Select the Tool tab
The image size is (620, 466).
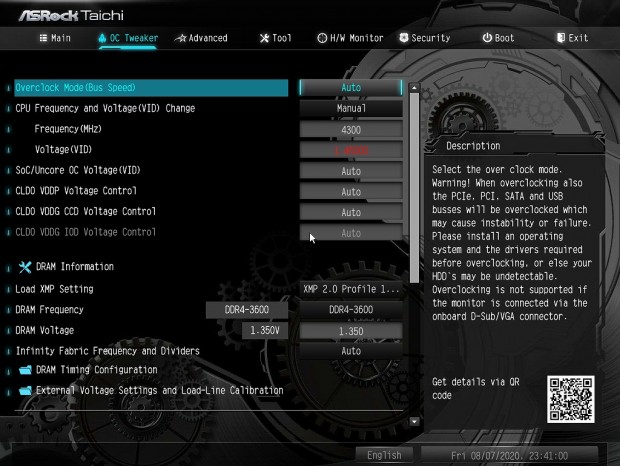(275, 38)
